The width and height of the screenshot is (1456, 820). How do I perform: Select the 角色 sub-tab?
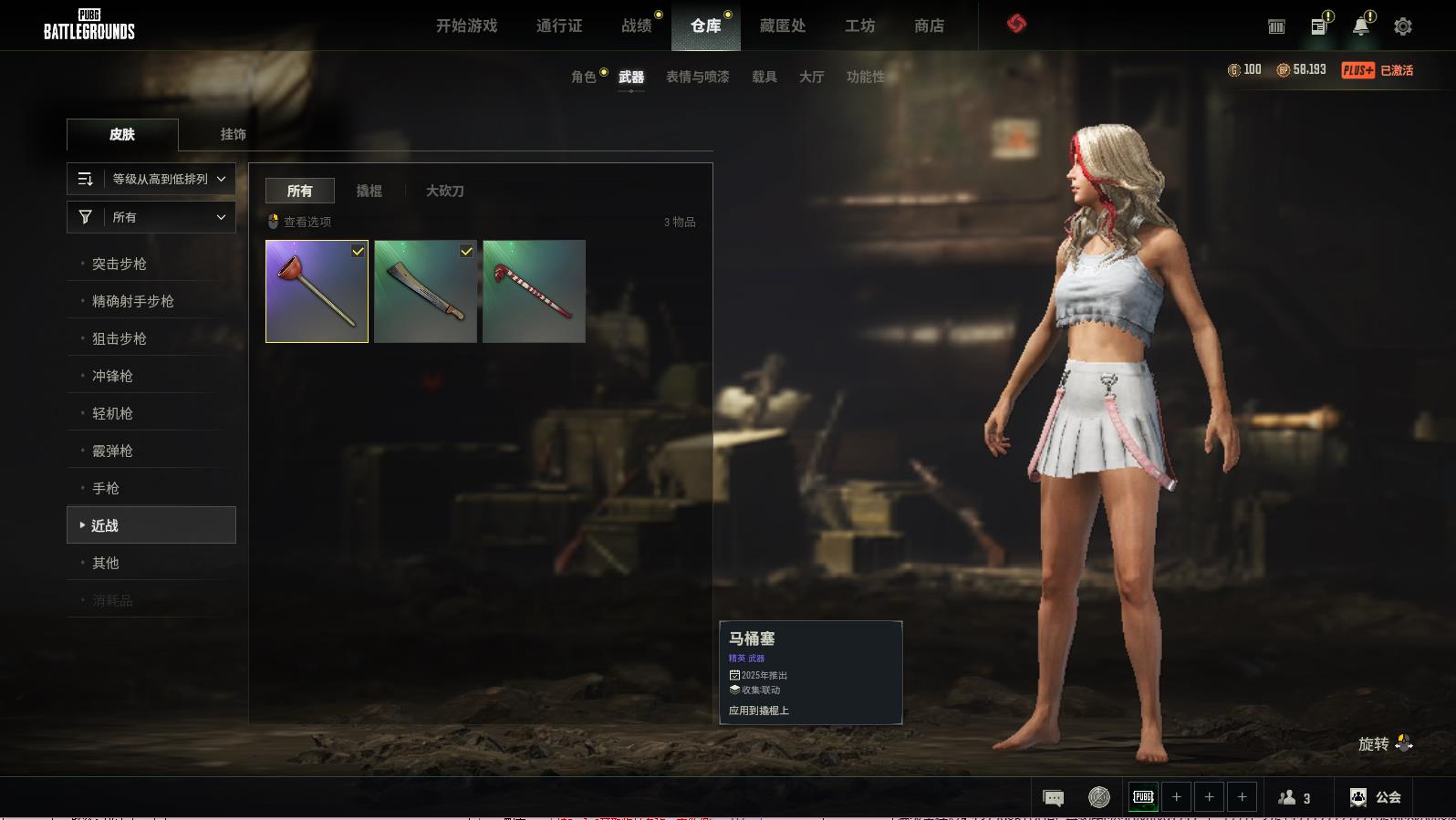(584, 77)
